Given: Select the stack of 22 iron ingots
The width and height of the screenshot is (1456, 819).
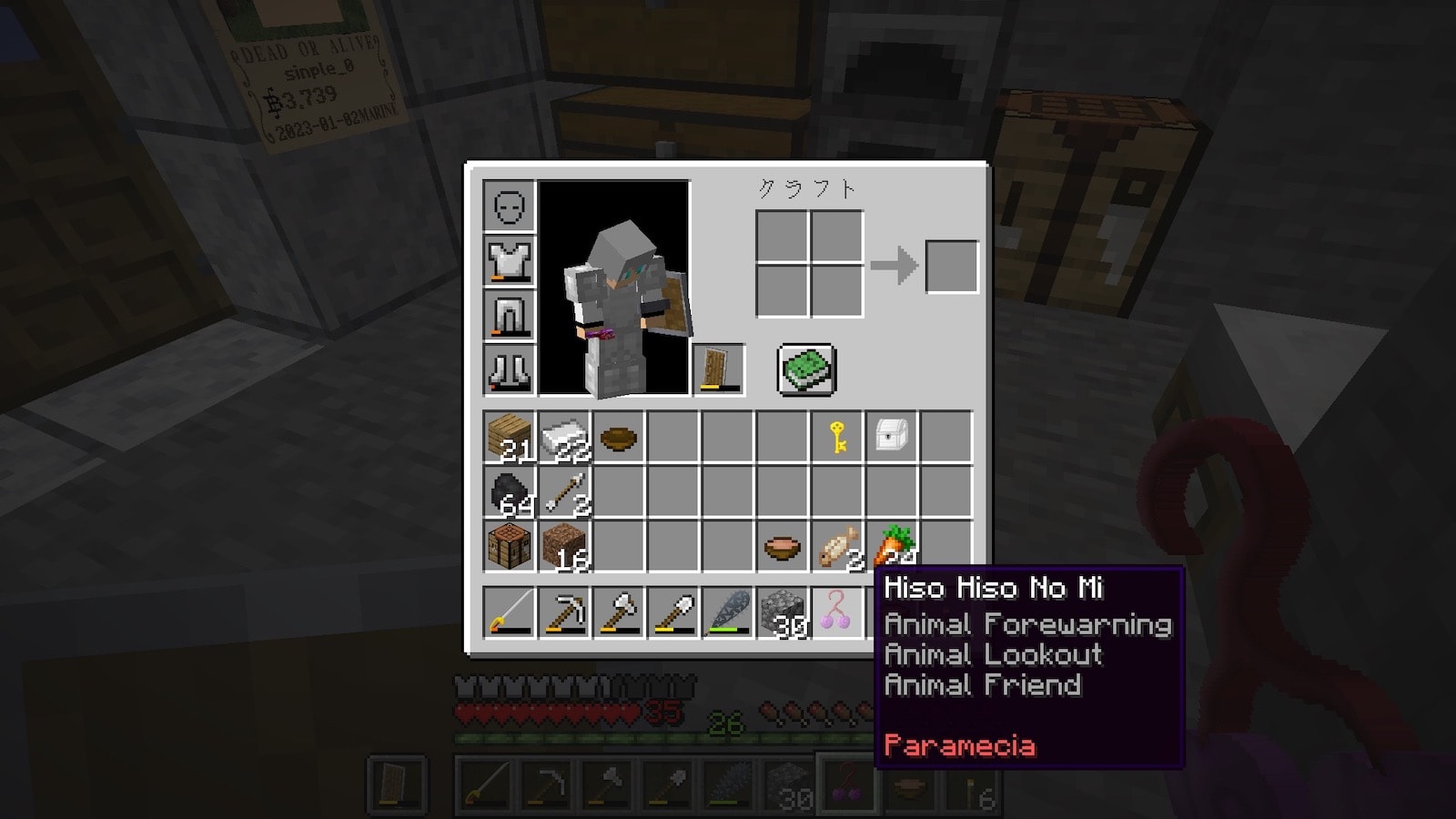Looking at the screenshot, I should 564,438.
